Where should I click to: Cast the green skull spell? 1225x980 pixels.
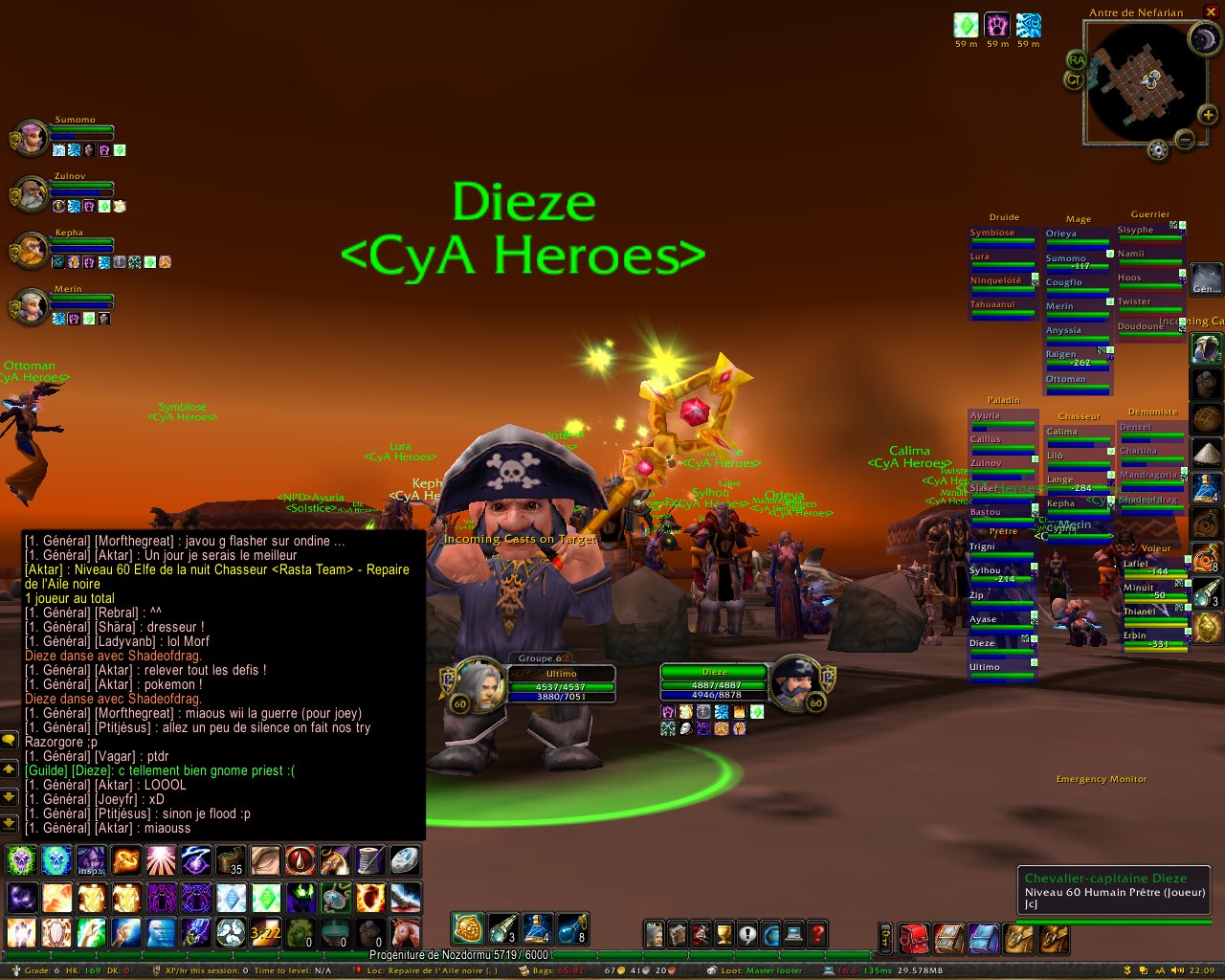point(21,860)
